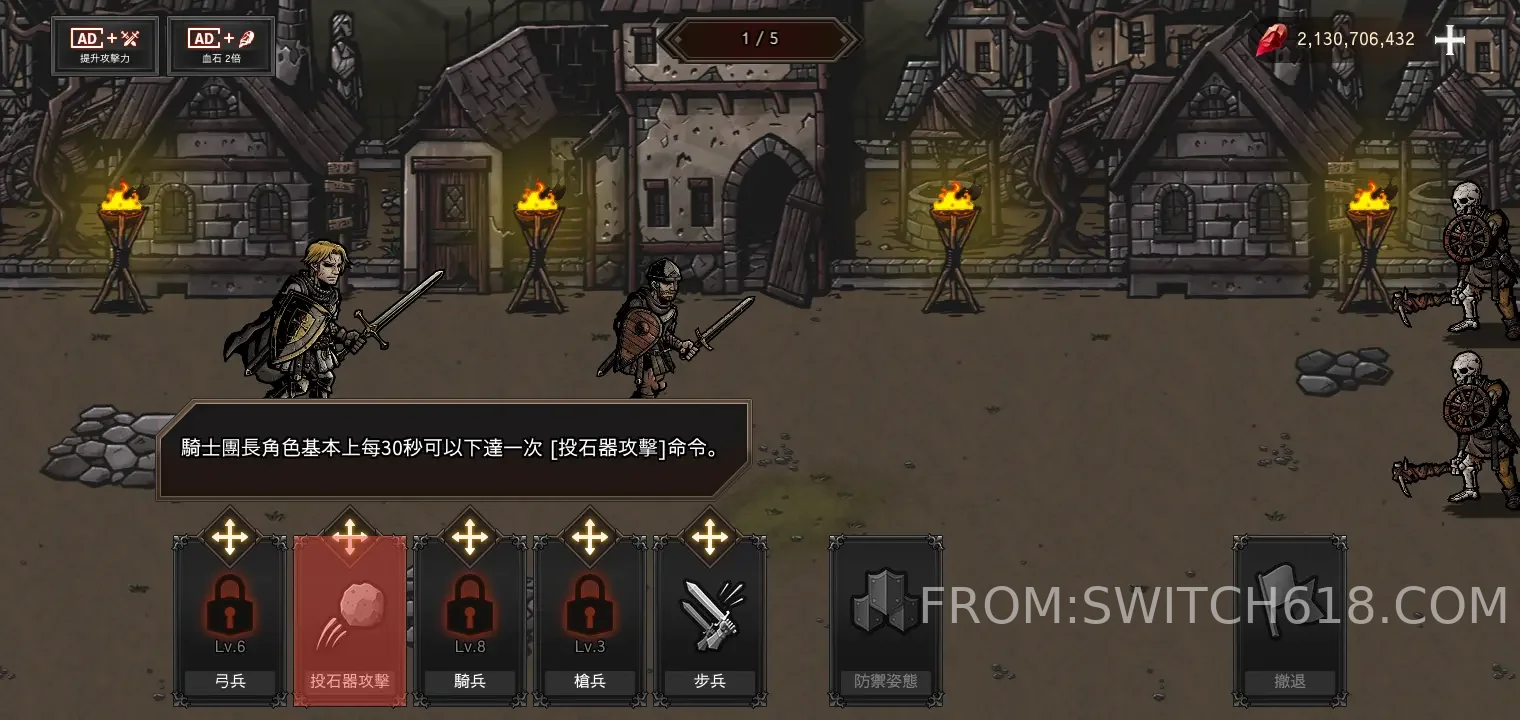
Task: Choose the locked 騎兵 cavalry card
Action: (470, 620)
